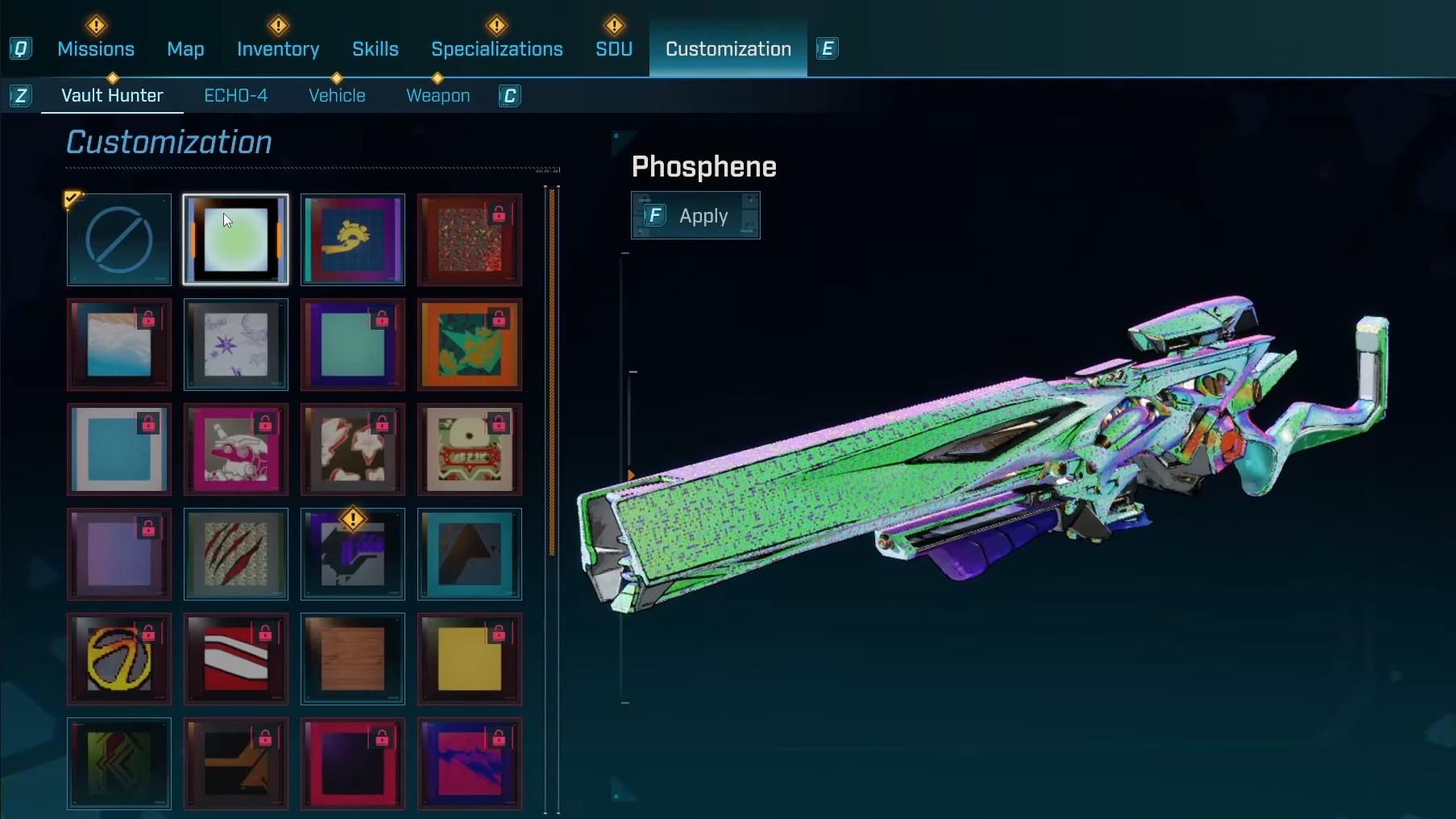Choose the locked yellow Vault symbol skin
Screen dimensions: 1456x819
pyautogui.click(x=119, y=659)
